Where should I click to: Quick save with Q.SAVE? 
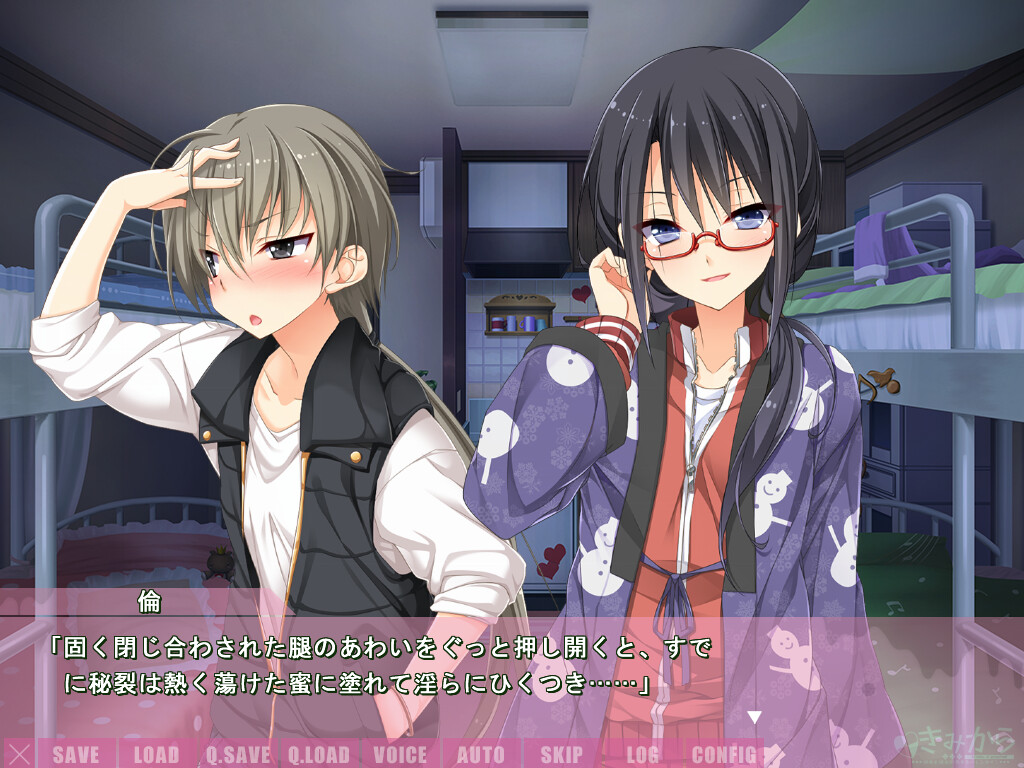pyautogui.click(x=237, y=754)
